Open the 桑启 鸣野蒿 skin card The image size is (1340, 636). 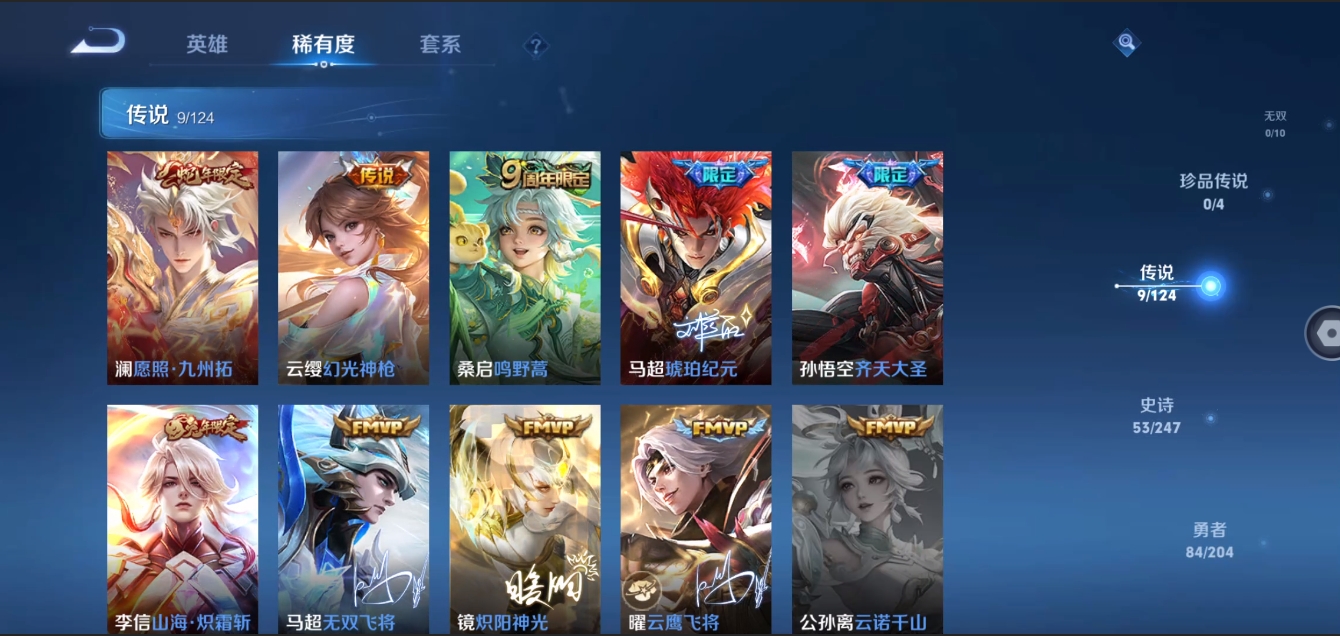click(525, 267)
